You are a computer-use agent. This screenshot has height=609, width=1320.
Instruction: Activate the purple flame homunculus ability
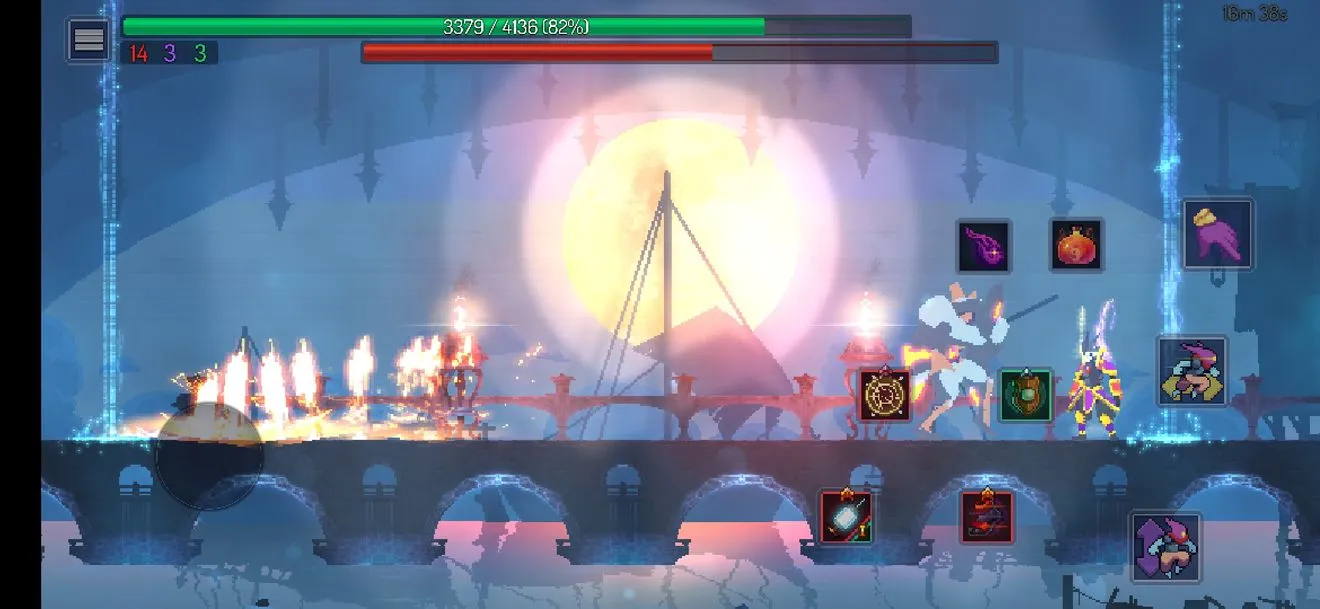(x=984, y=247)
